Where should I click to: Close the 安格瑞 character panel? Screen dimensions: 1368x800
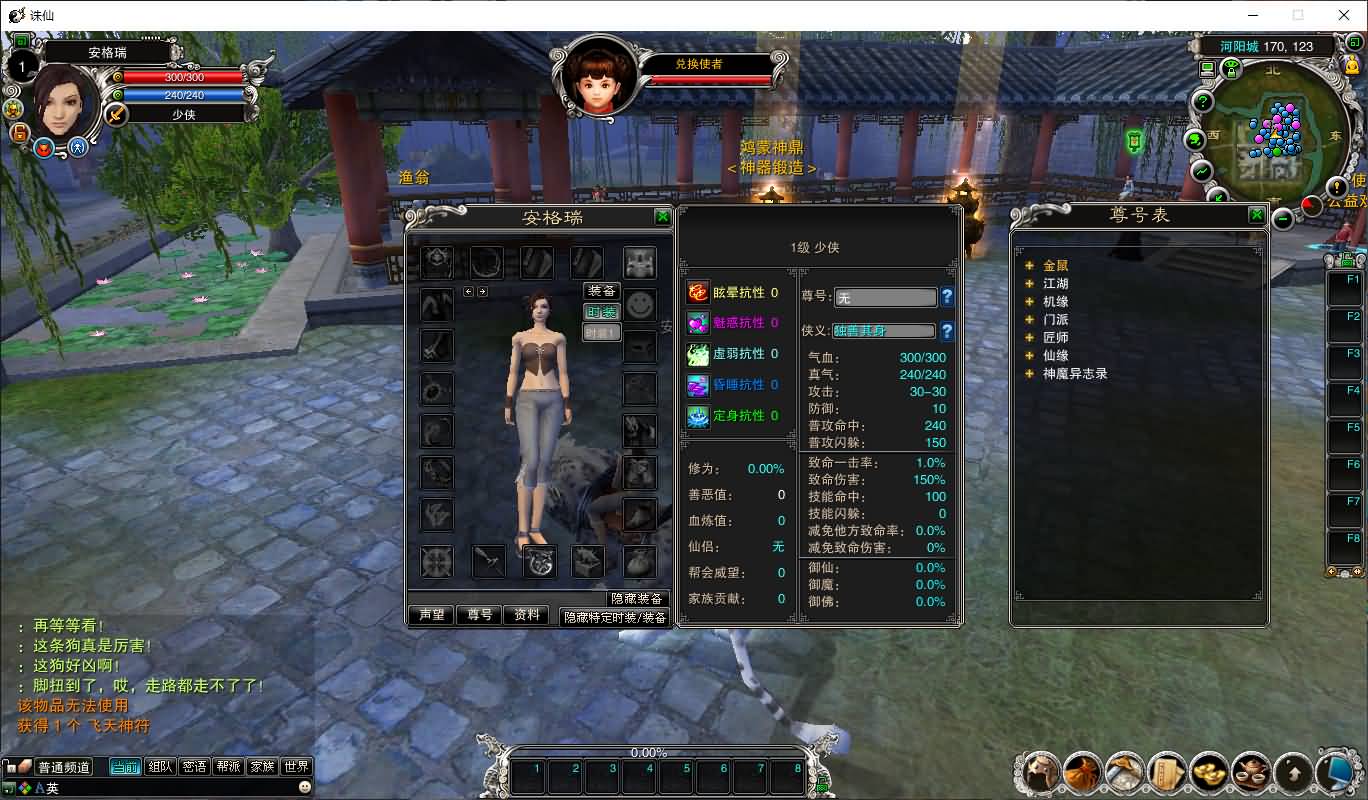pos(662,217)
